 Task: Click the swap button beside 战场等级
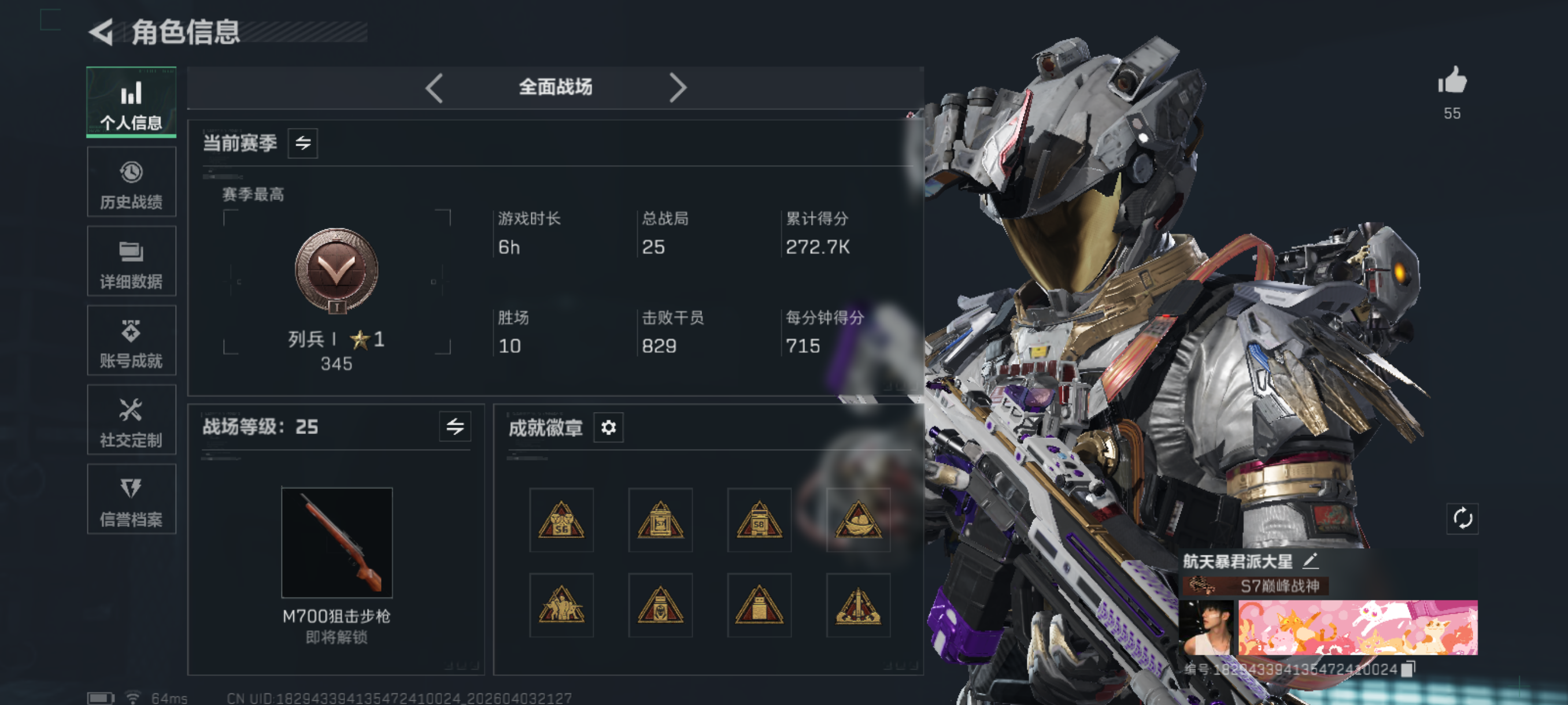click(x=454, y=427)
